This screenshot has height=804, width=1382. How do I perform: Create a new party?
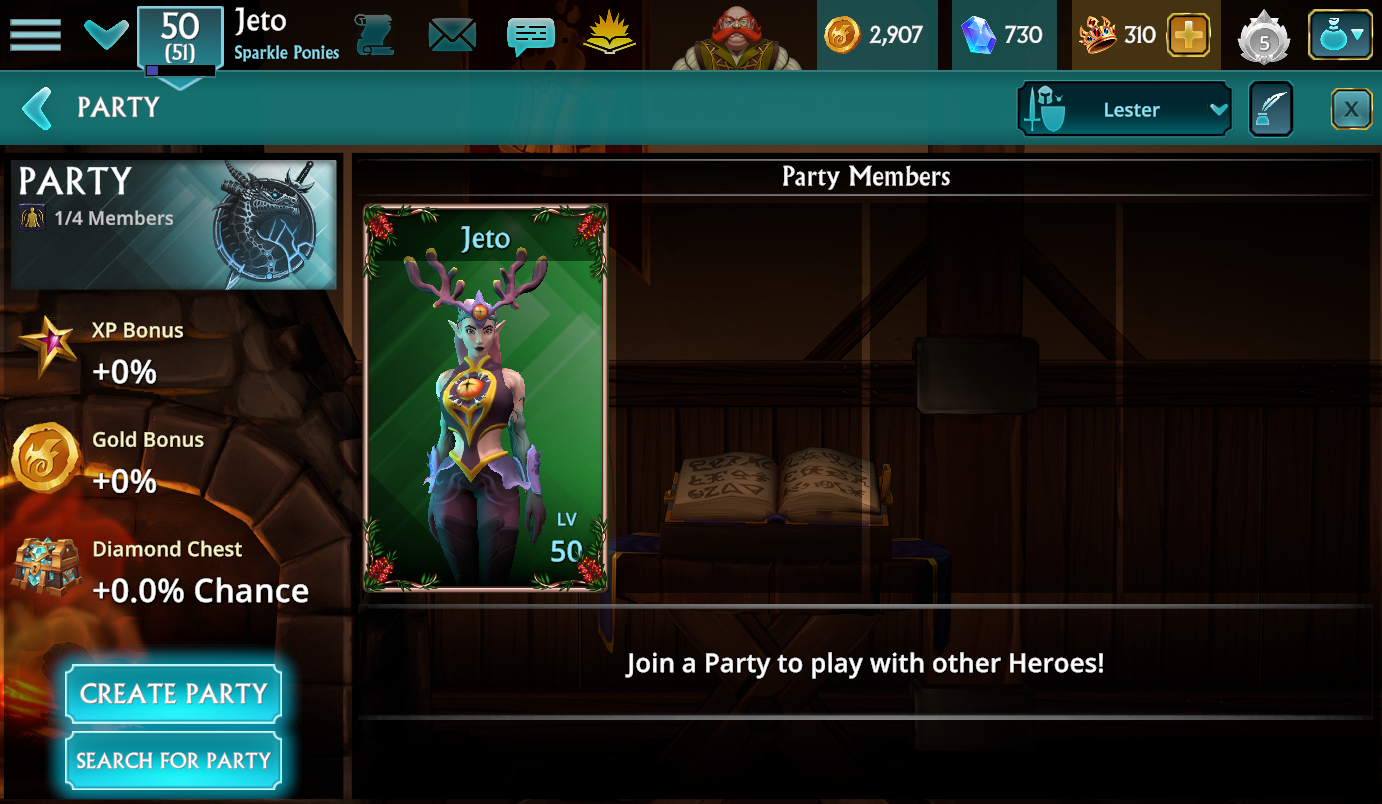(173, 693)
